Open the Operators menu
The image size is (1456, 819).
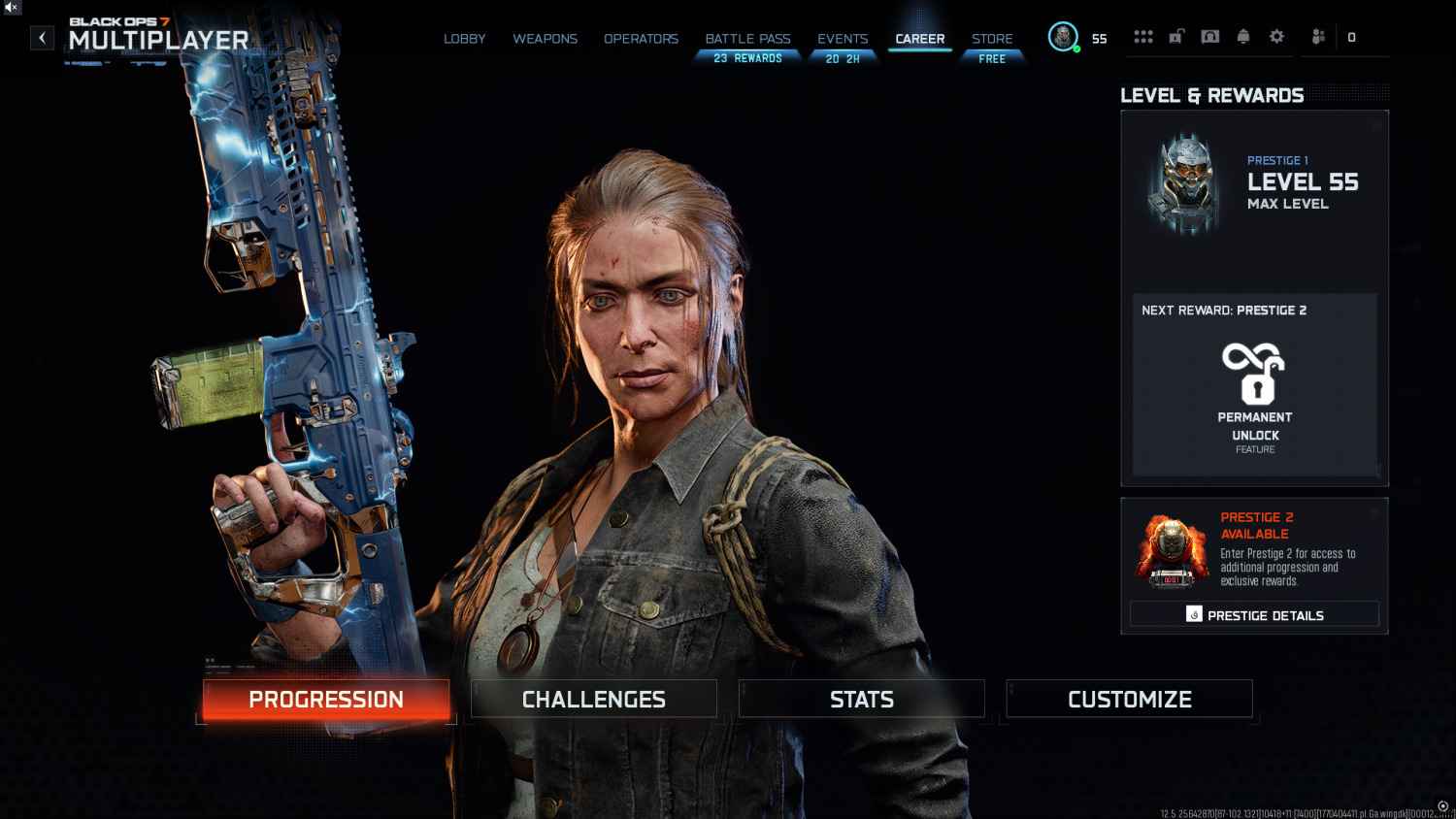click(641, 39)
